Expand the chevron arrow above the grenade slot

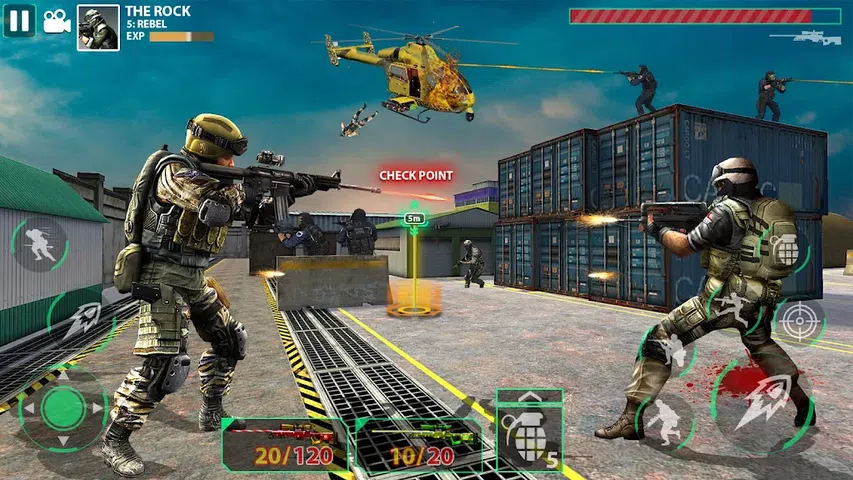point(529,395)
